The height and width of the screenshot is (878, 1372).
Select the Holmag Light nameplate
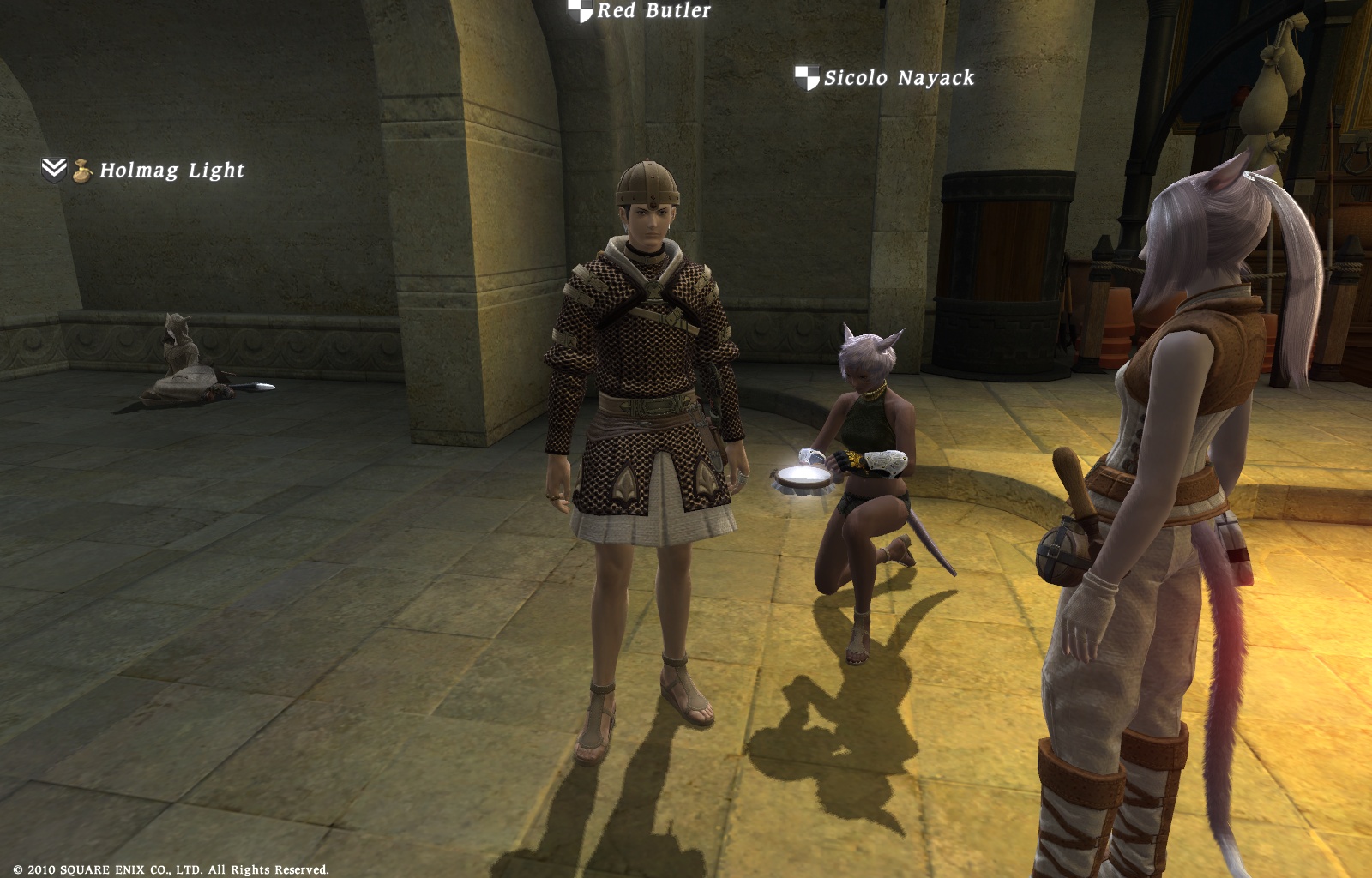tap(171, 171)
